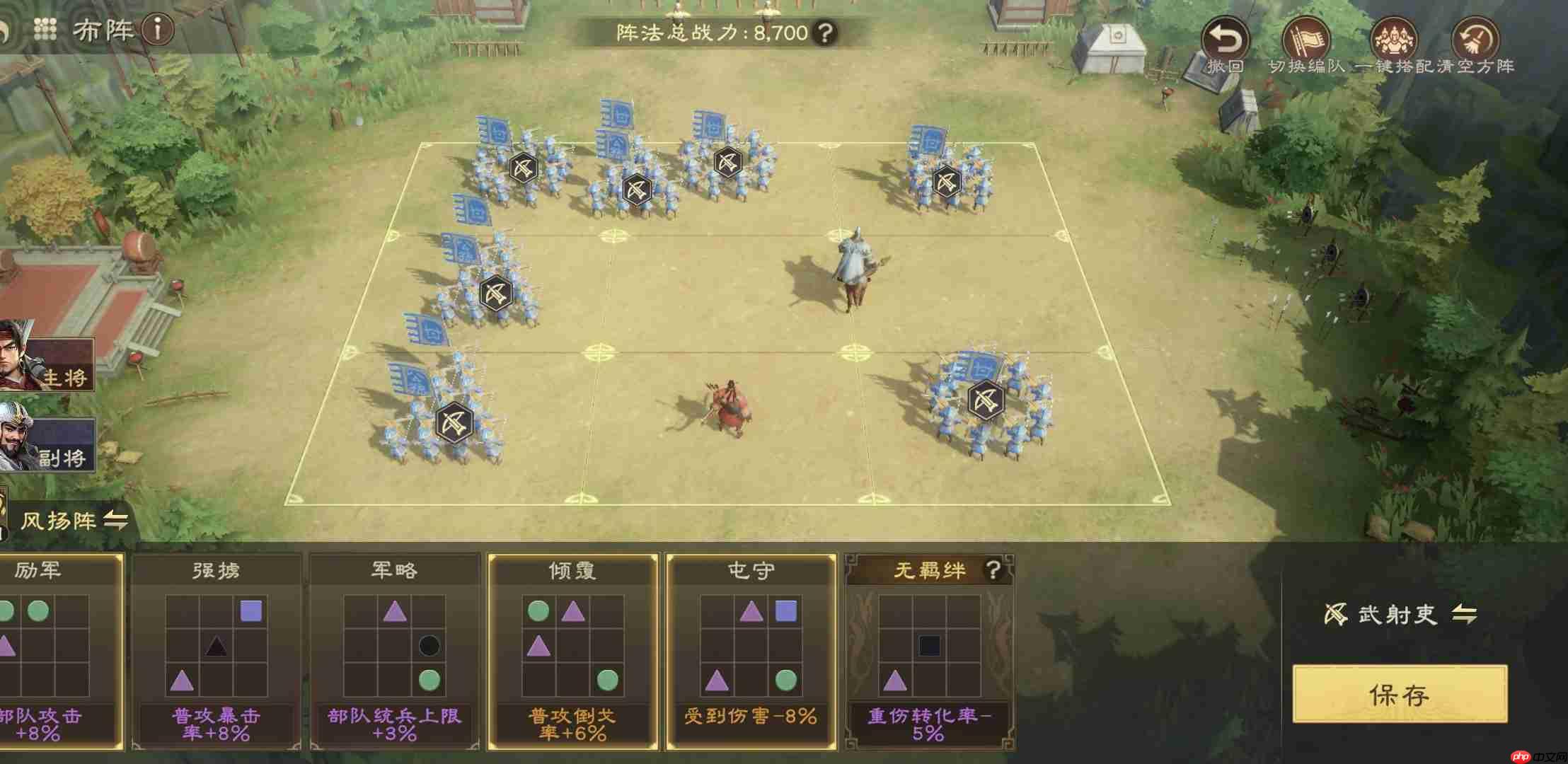Select the 屯守 formation card
Screen dimensions: 1568x764
750,651
